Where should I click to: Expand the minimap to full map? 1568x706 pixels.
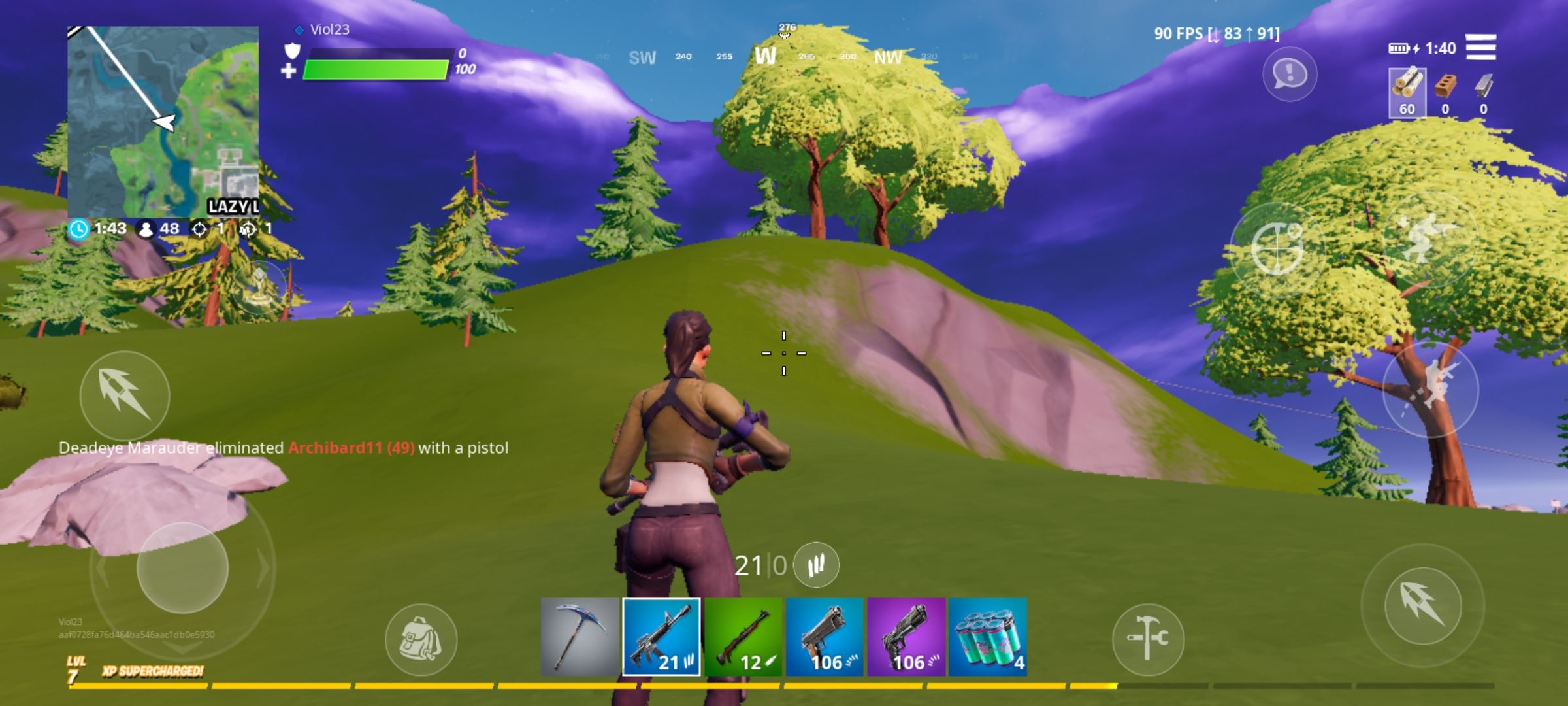tap(163, 121)
